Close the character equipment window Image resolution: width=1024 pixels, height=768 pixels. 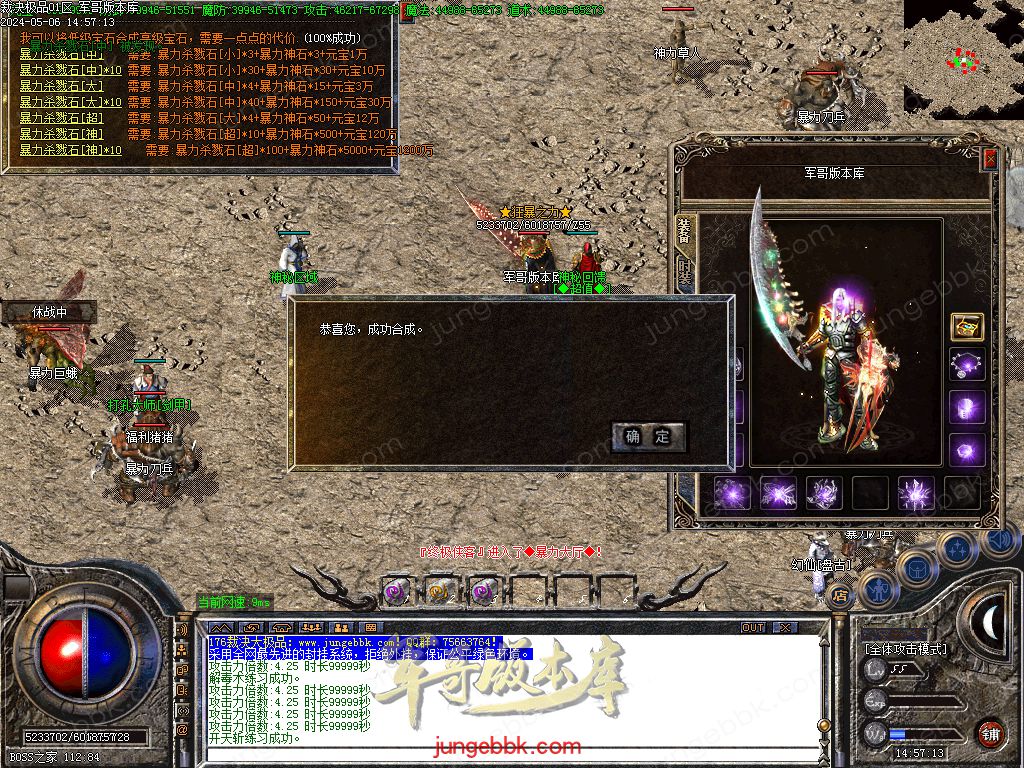[990, 158]
